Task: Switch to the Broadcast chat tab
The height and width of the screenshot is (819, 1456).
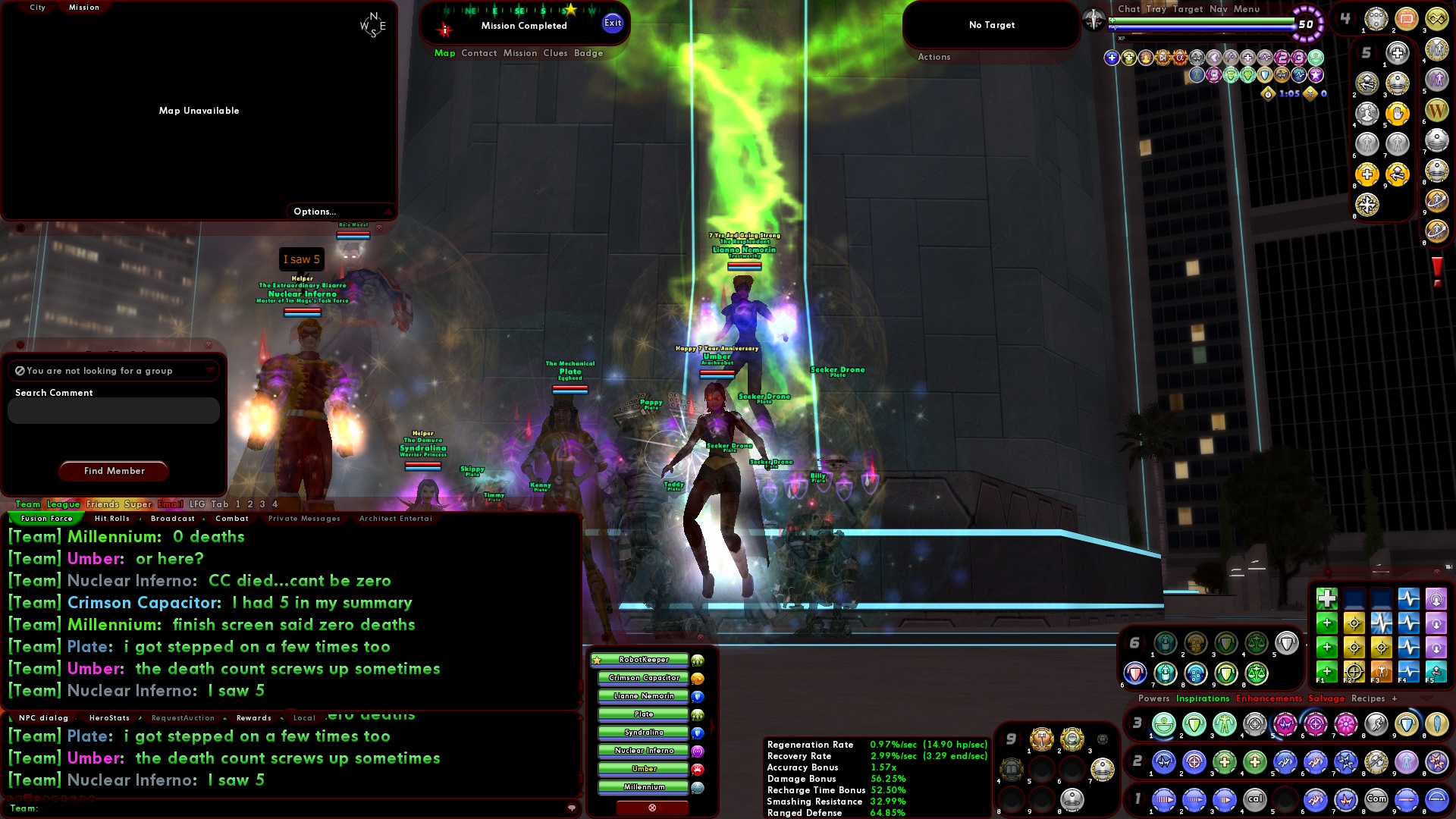Action: 172,519
